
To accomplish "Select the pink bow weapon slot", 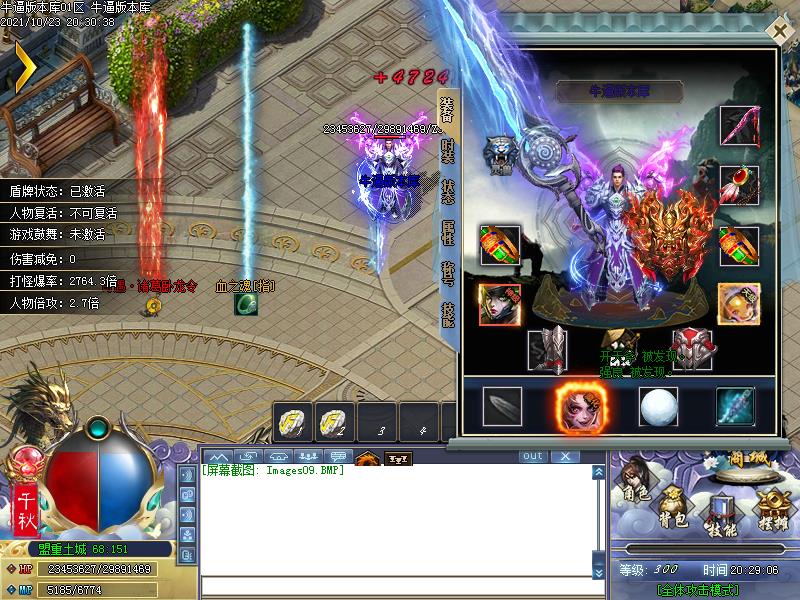I will pyautogui.click(x=739, y=125).
